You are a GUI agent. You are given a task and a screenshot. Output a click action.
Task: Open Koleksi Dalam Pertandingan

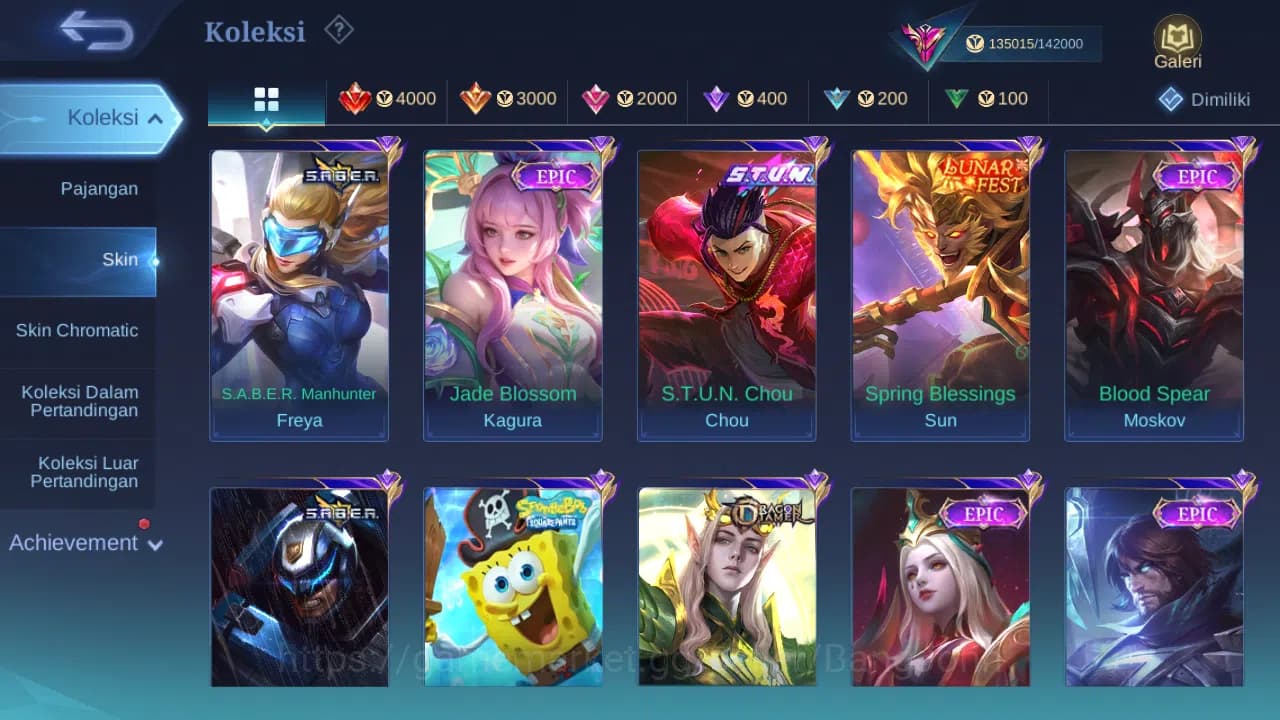click(x=79, y=401)
